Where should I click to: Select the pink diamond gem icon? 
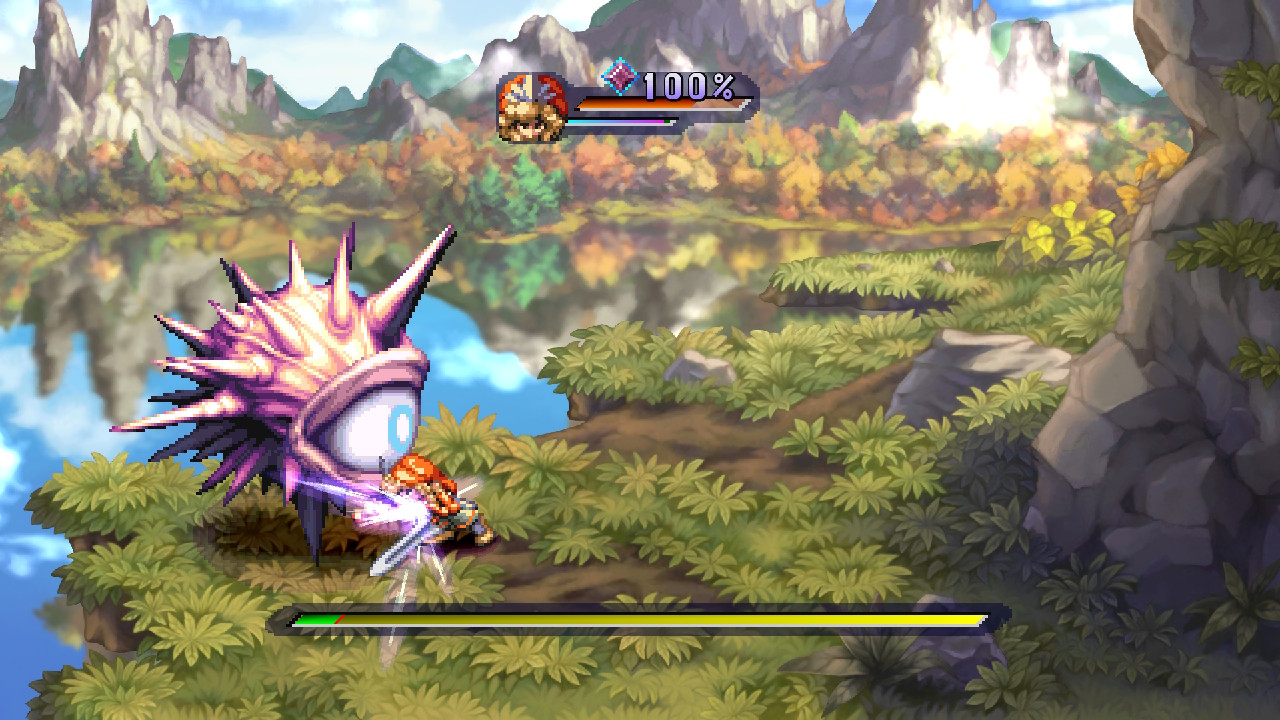pos(620,77)
